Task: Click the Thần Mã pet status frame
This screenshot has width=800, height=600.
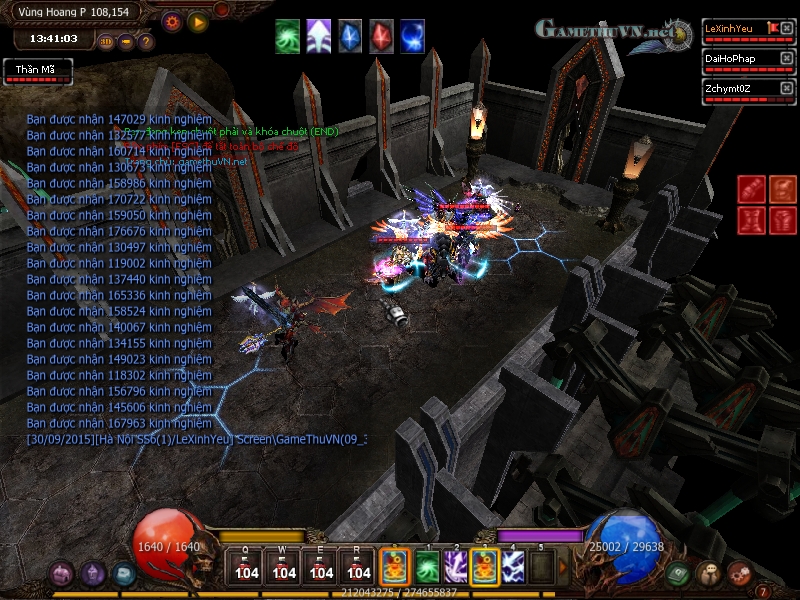Action: pyautogui.click(x=37, y=72)
